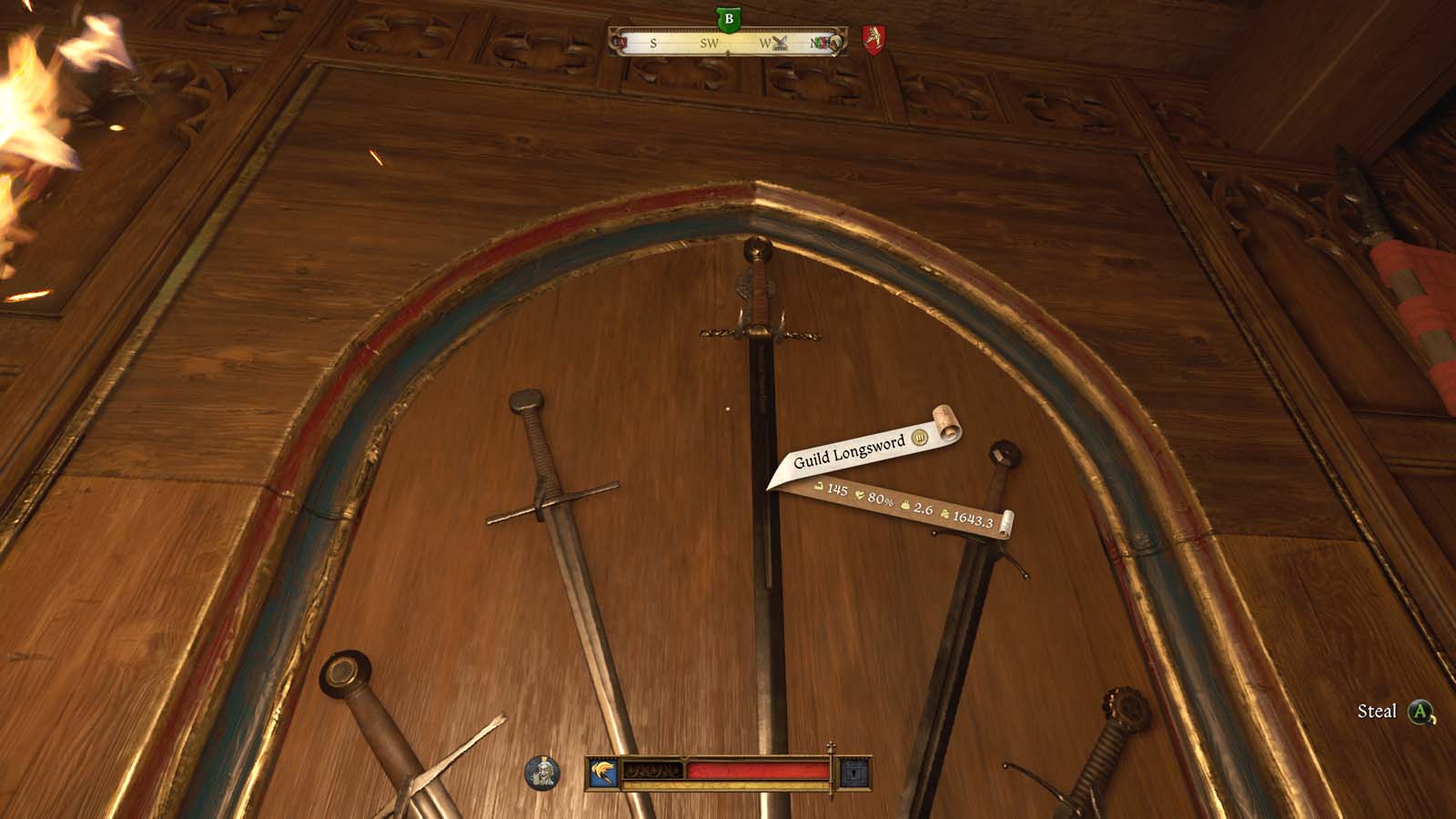Click the yellow quill icon by the status bar
This screenshot has width=1456, height=819.
(x=603, y=769)
